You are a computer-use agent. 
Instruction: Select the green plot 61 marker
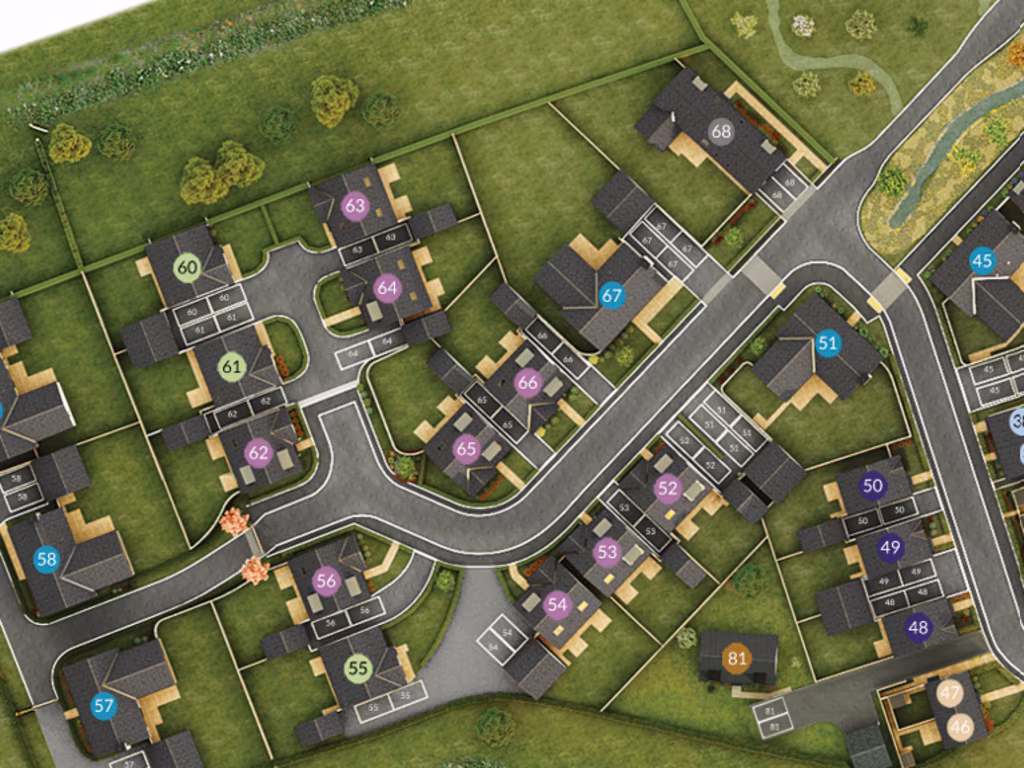pos(232,367)
